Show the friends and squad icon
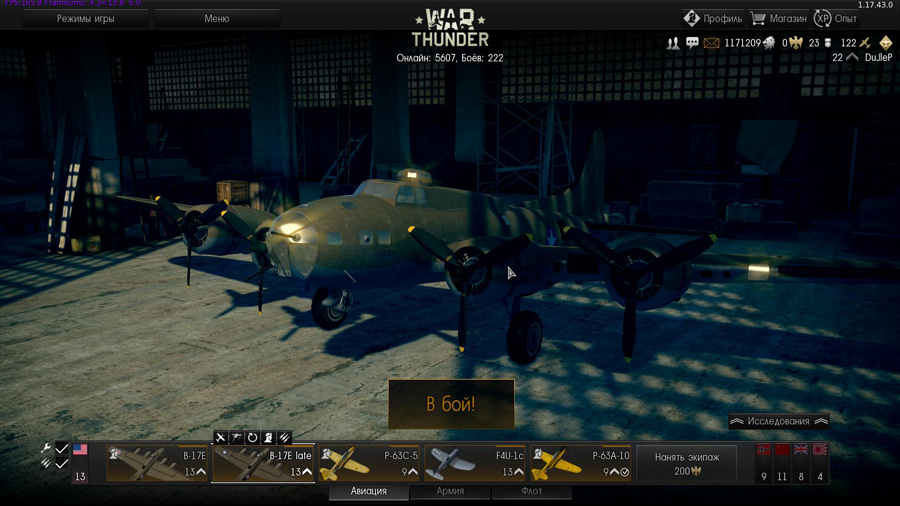The height and width of the screenshot is (506, 900). pos(673,44)
